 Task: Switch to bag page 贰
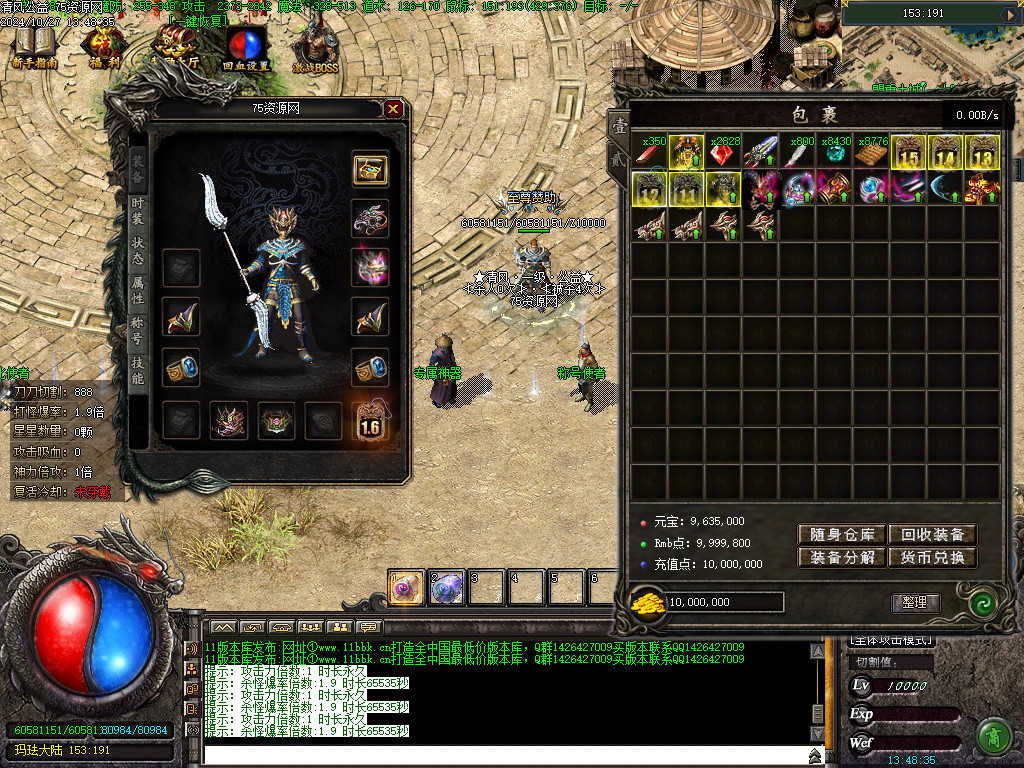[620, 157]
